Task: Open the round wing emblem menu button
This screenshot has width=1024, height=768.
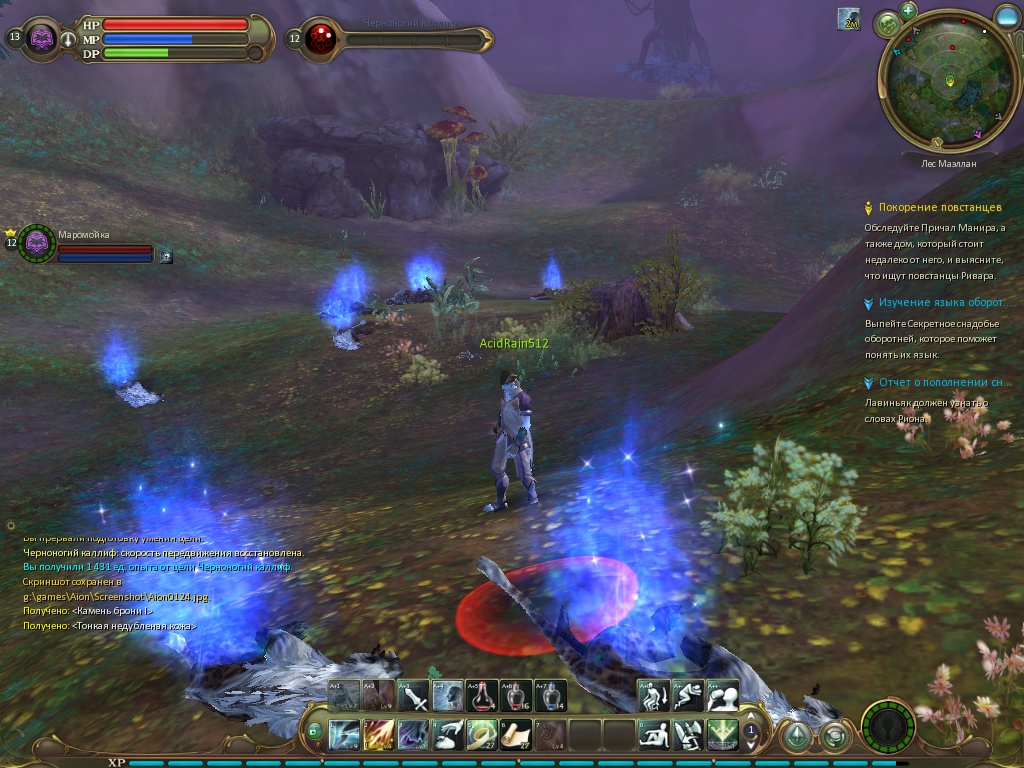Action: pyautogui.click(x=887, y=727)
